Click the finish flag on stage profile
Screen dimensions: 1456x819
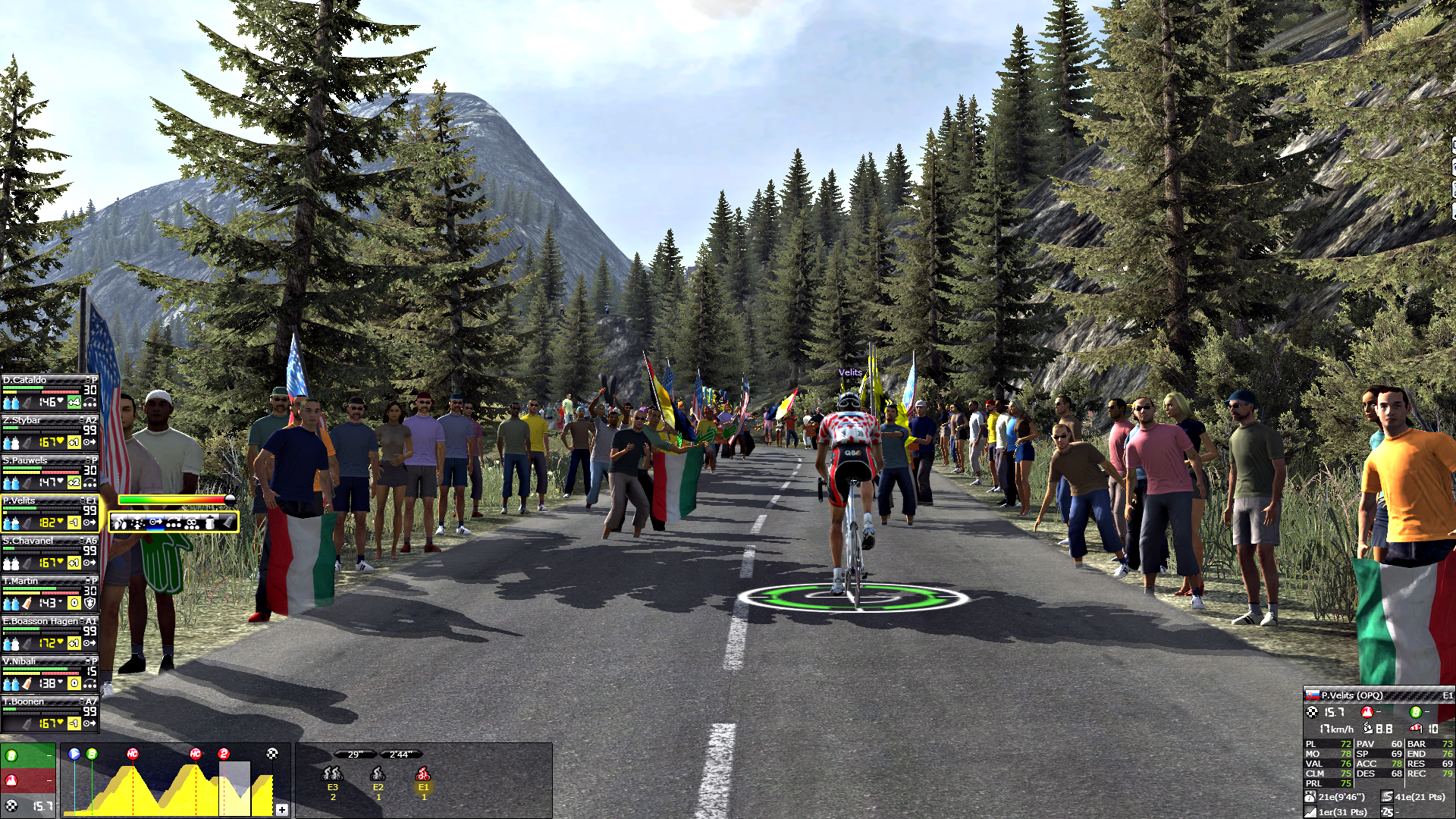(272, 754)
